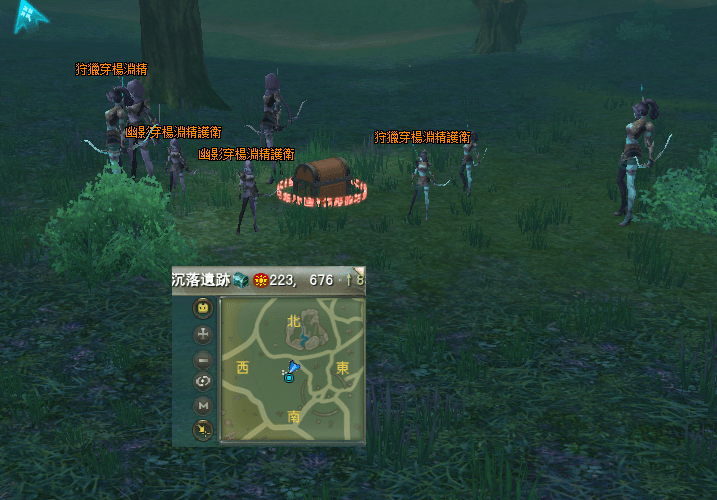This screenshot has height=500, width=717.
Task: Click the yellow face icon button beside minimap
Action: click(x=203, y=310)
